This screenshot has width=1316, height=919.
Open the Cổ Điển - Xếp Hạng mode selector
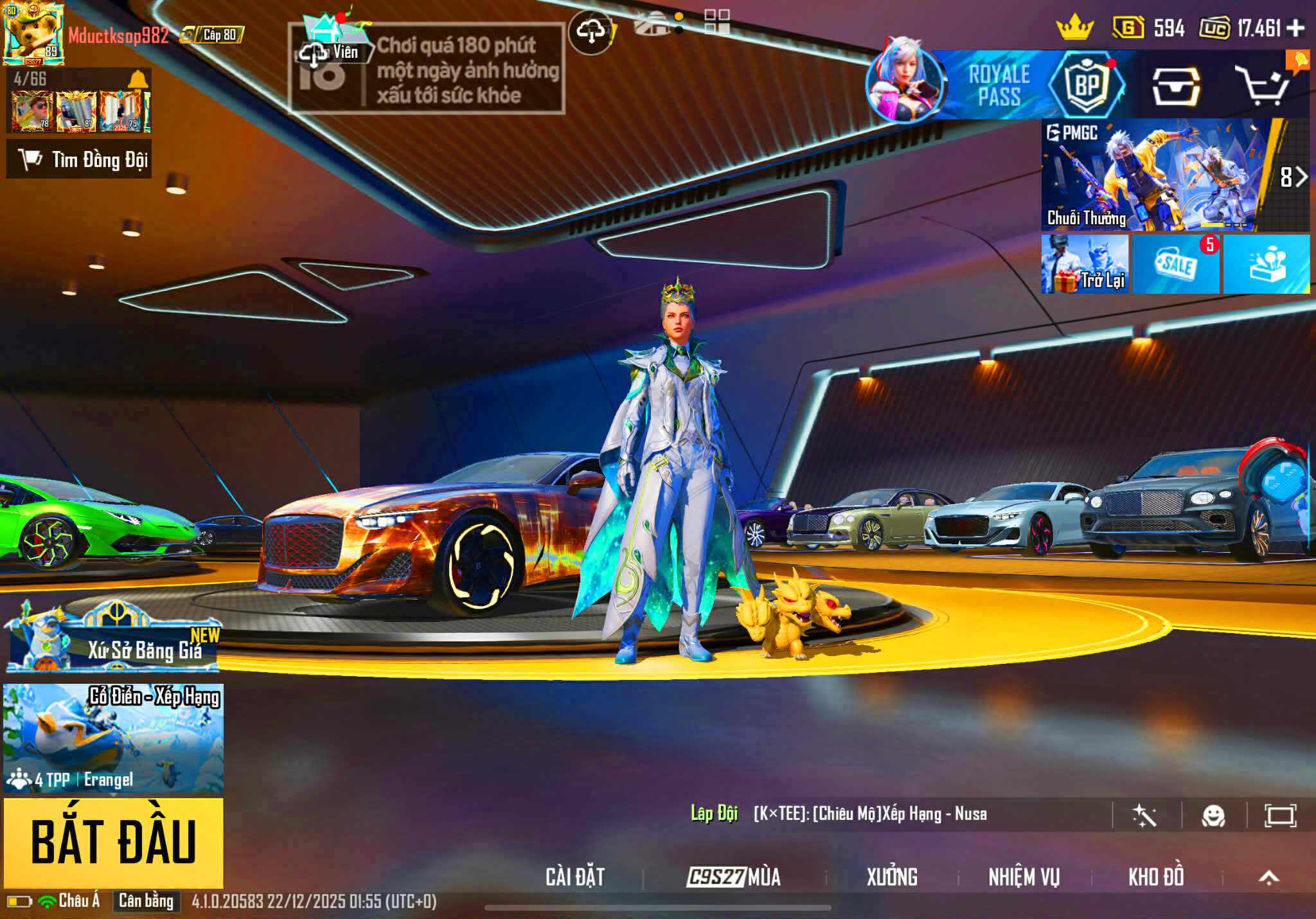(x=113, y=738)
